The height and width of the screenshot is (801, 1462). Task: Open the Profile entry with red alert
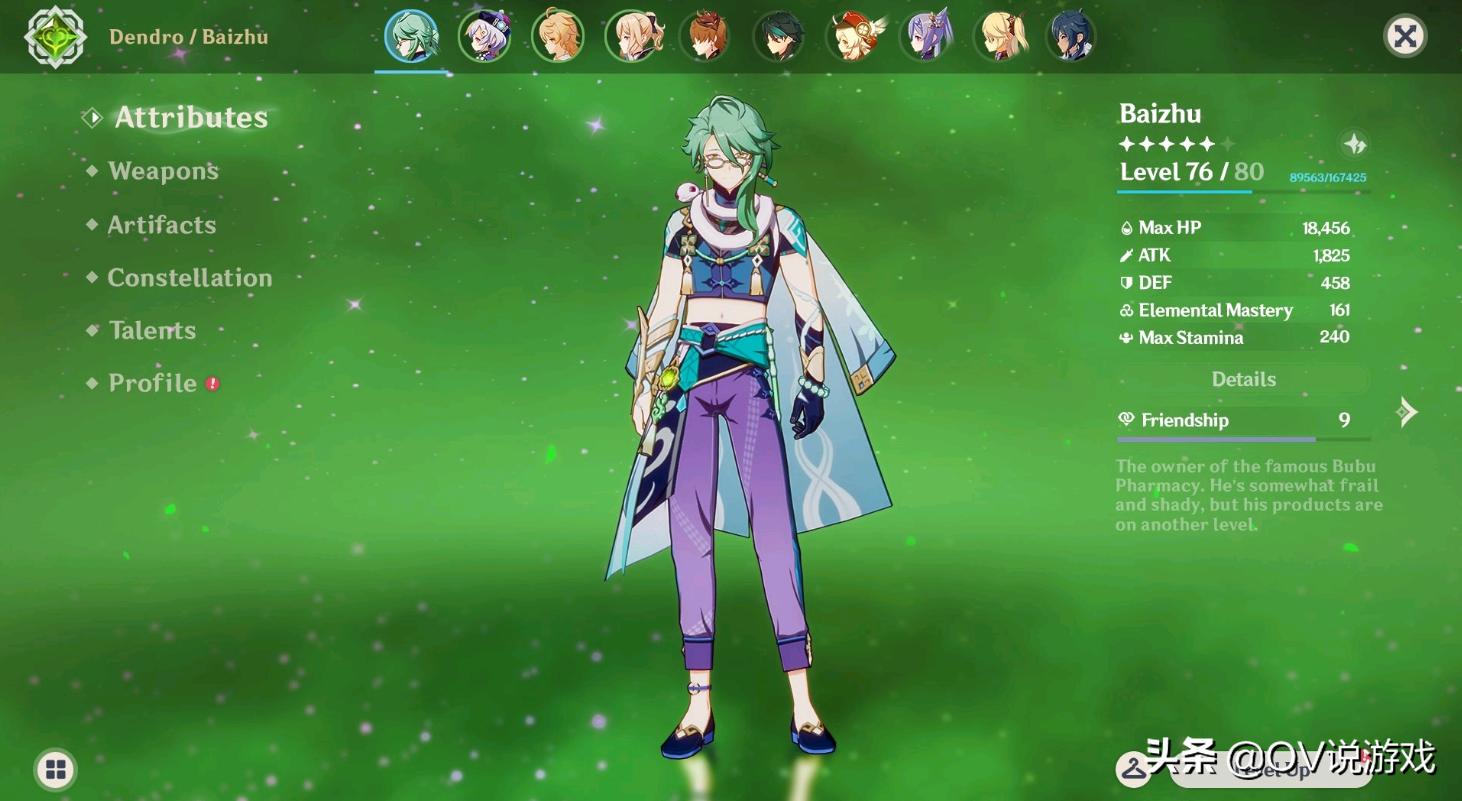(x=153, y=383)
